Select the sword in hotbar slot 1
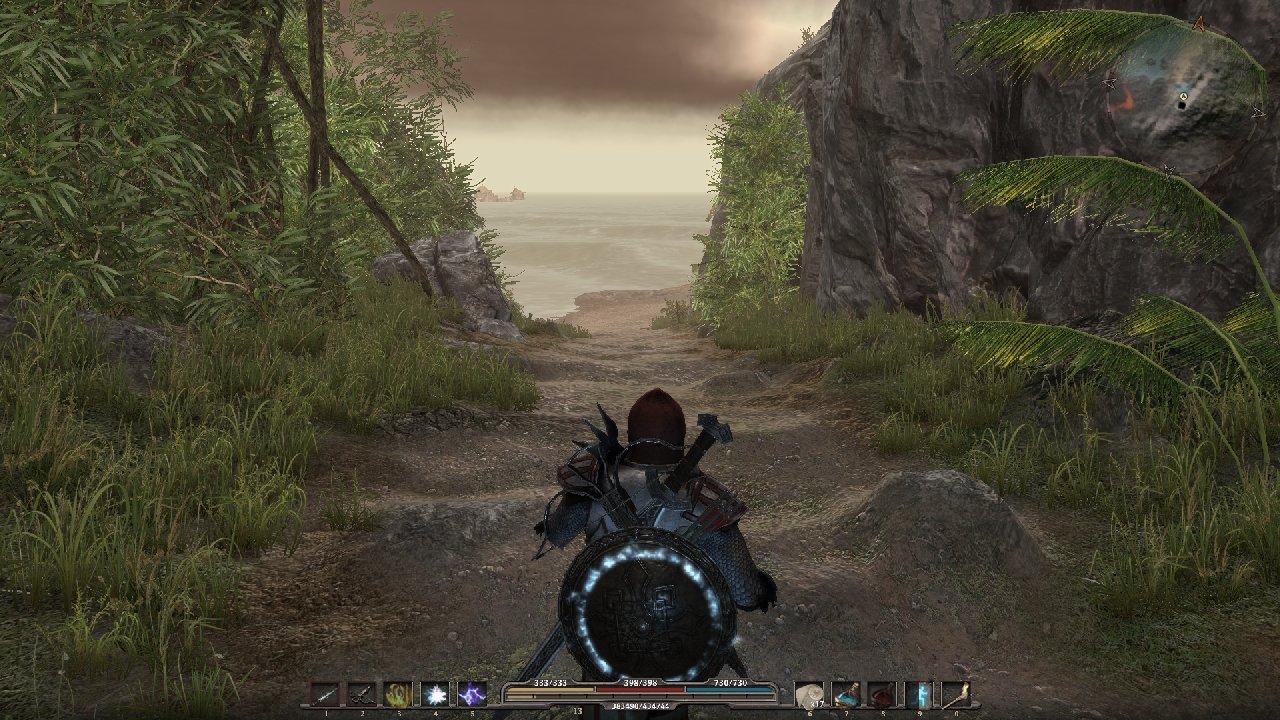The width and height of the screenshot is (1280, 720). pyautogui.click(x=325, y=694)
